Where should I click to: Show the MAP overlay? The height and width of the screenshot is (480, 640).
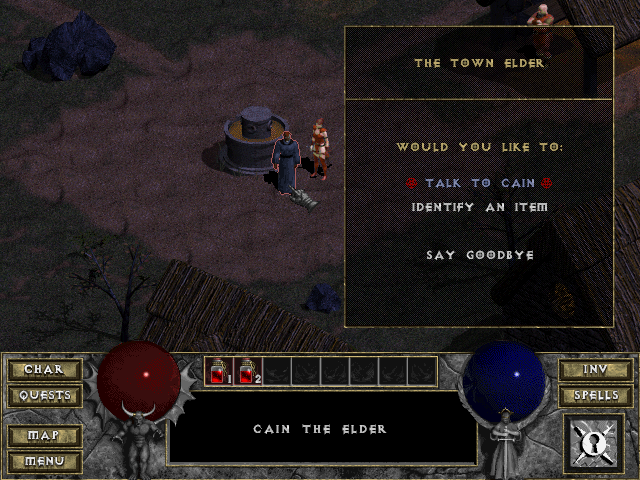(x=44, y=436)
